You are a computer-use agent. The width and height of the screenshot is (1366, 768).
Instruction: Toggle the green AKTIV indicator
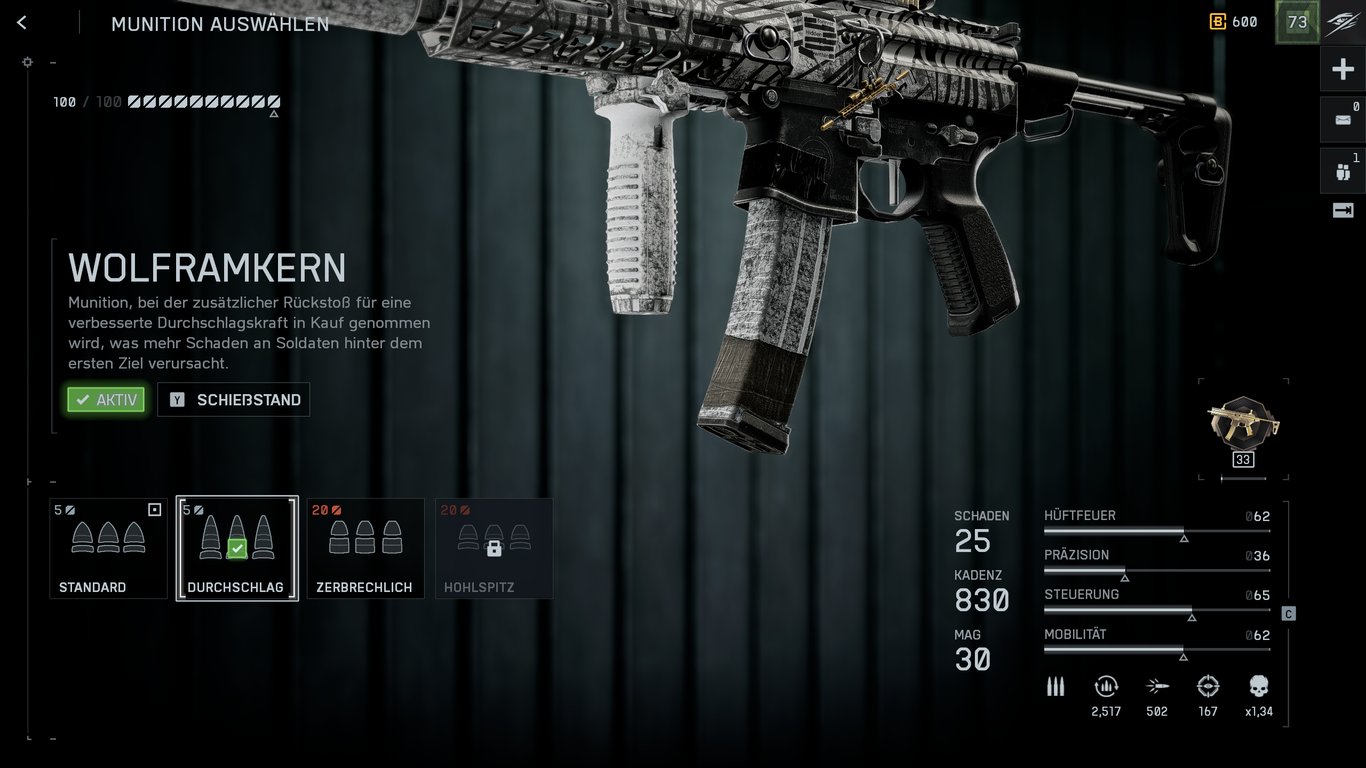coord(105,399)
